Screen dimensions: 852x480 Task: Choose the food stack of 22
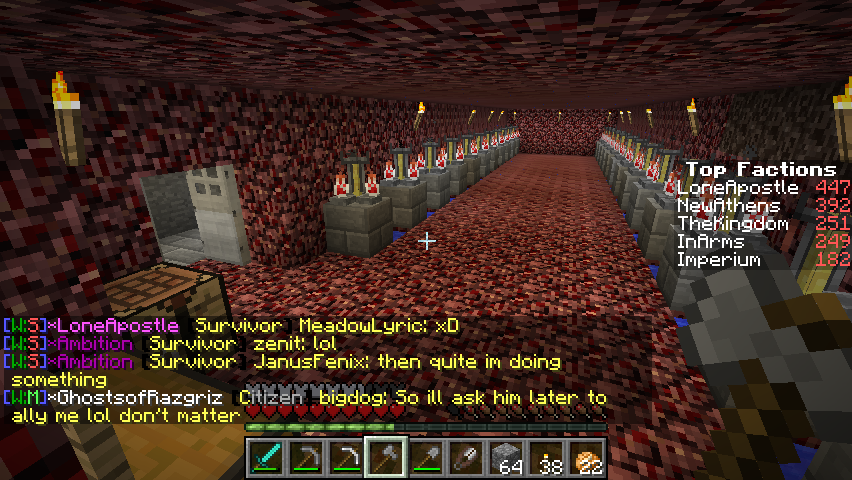[x=586, y=458]
